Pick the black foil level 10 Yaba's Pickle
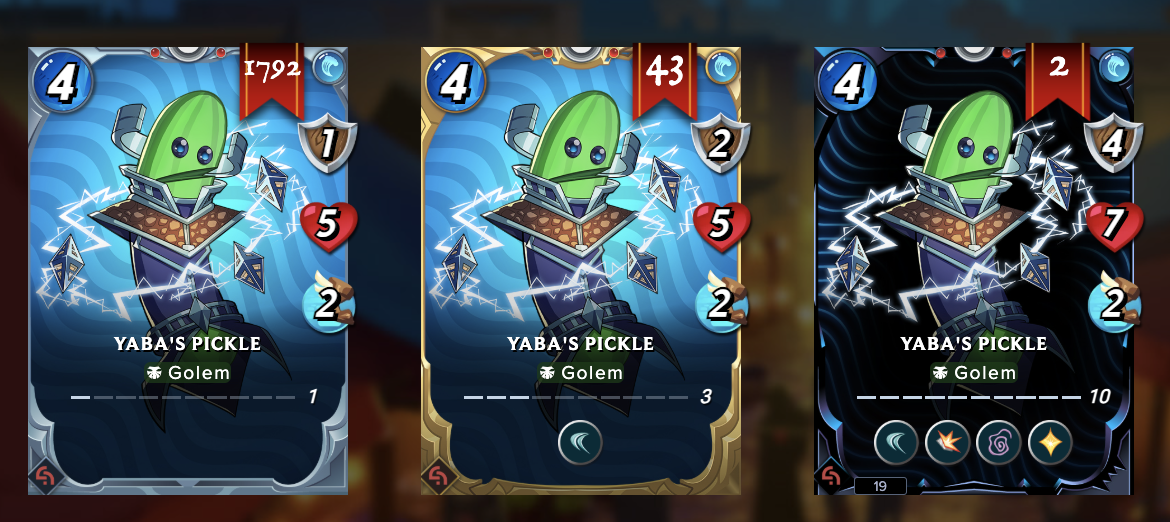Viewport: 1170px width, 522px height. 974,270
